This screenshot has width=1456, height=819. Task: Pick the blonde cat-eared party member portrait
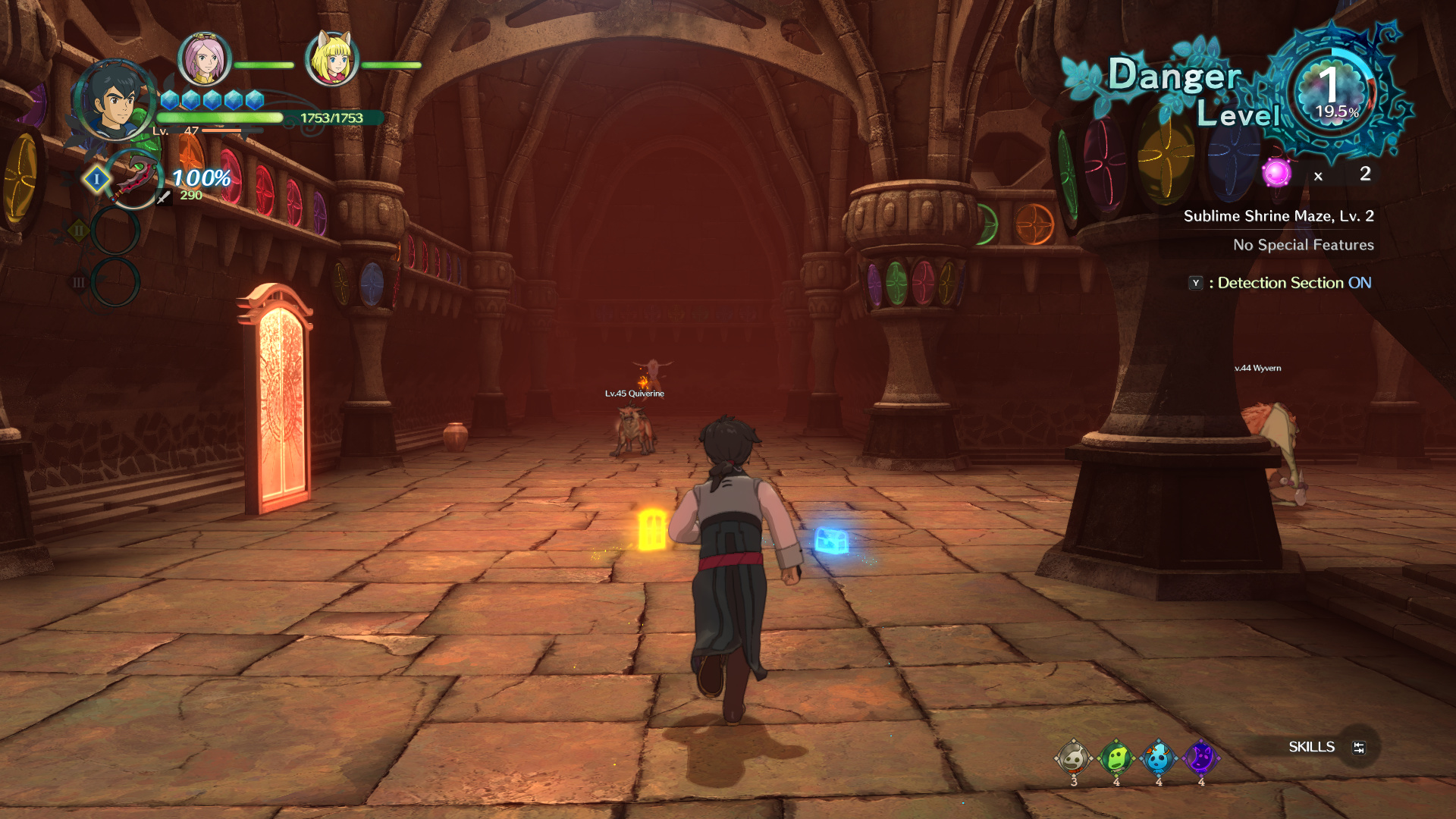click(332, 59)
